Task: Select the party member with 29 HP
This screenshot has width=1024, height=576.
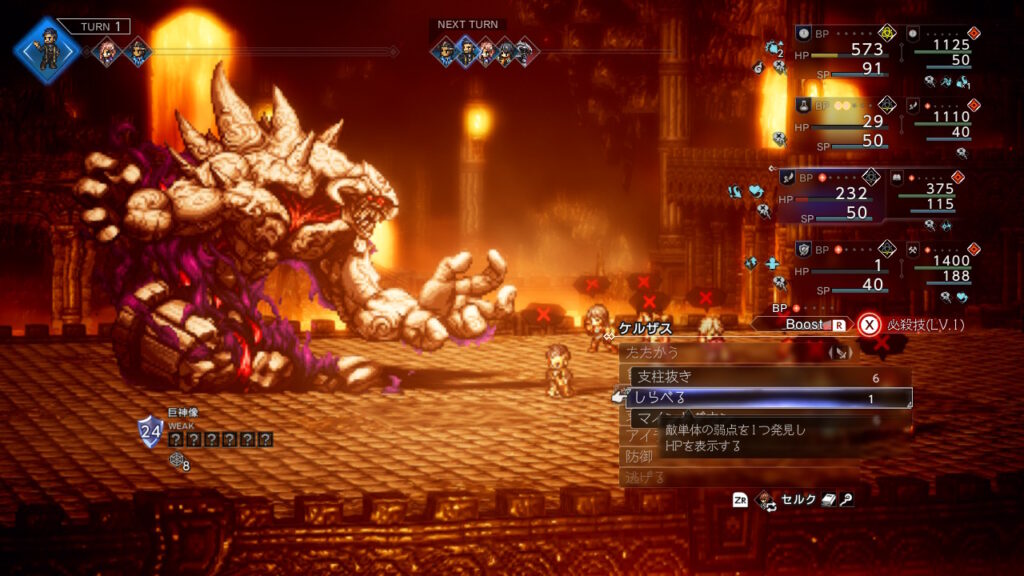Action: [840, 120]
